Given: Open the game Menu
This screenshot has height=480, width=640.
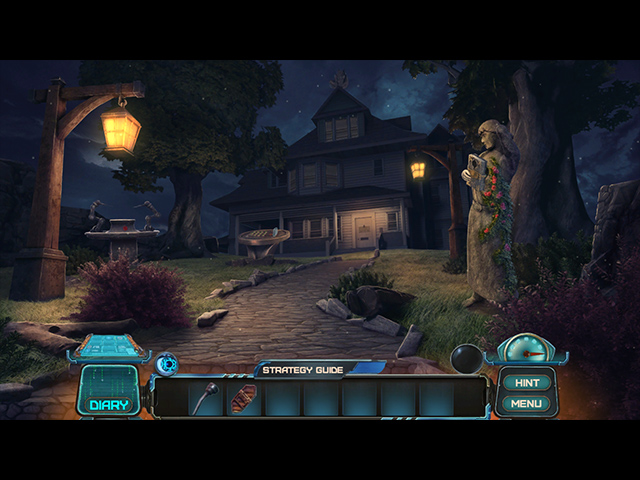Looking at the screenshot, I should click(525, 404).
